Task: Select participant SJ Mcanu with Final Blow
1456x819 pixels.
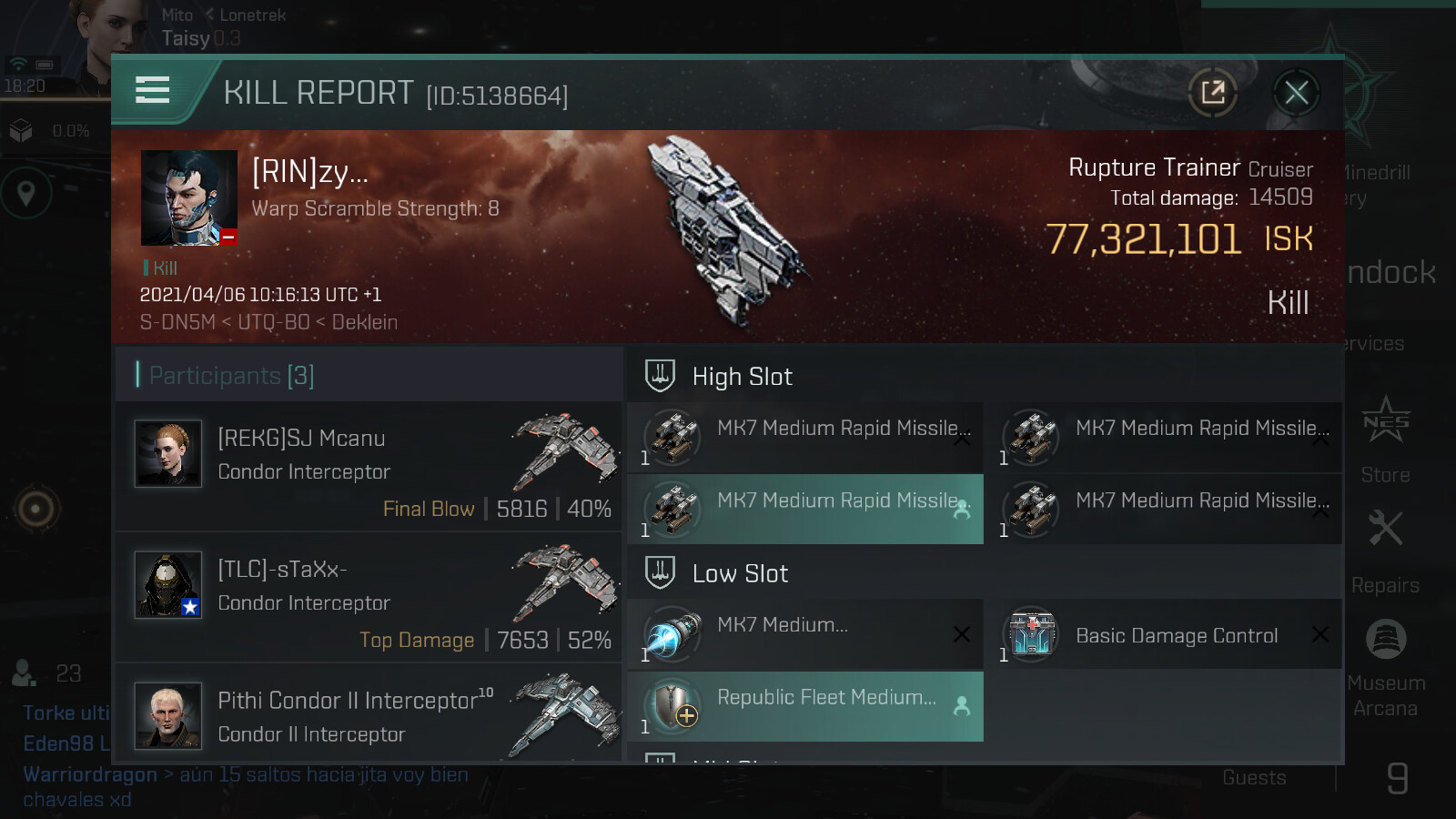Action: click(x=369, y=467)
